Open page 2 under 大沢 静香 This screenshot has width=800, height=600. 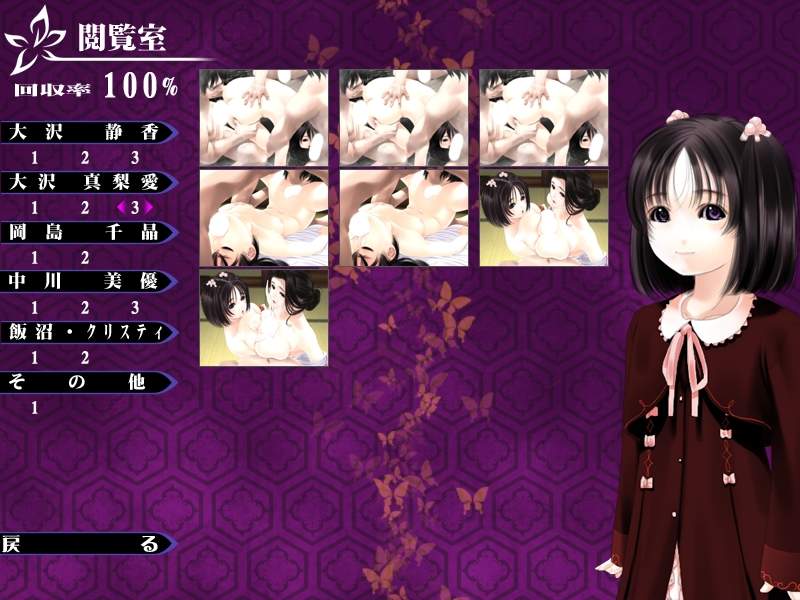pyautogui.click(x=85, y=158)
